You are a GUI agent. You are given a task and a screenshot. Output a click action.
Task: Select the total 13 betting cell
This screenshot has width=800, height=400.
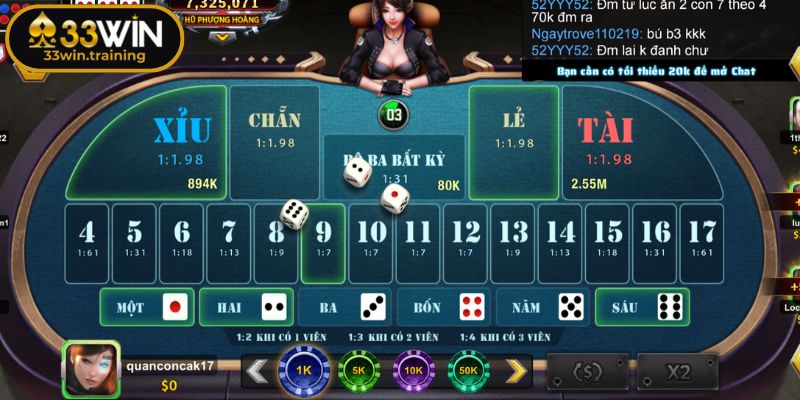click(513, 241)
